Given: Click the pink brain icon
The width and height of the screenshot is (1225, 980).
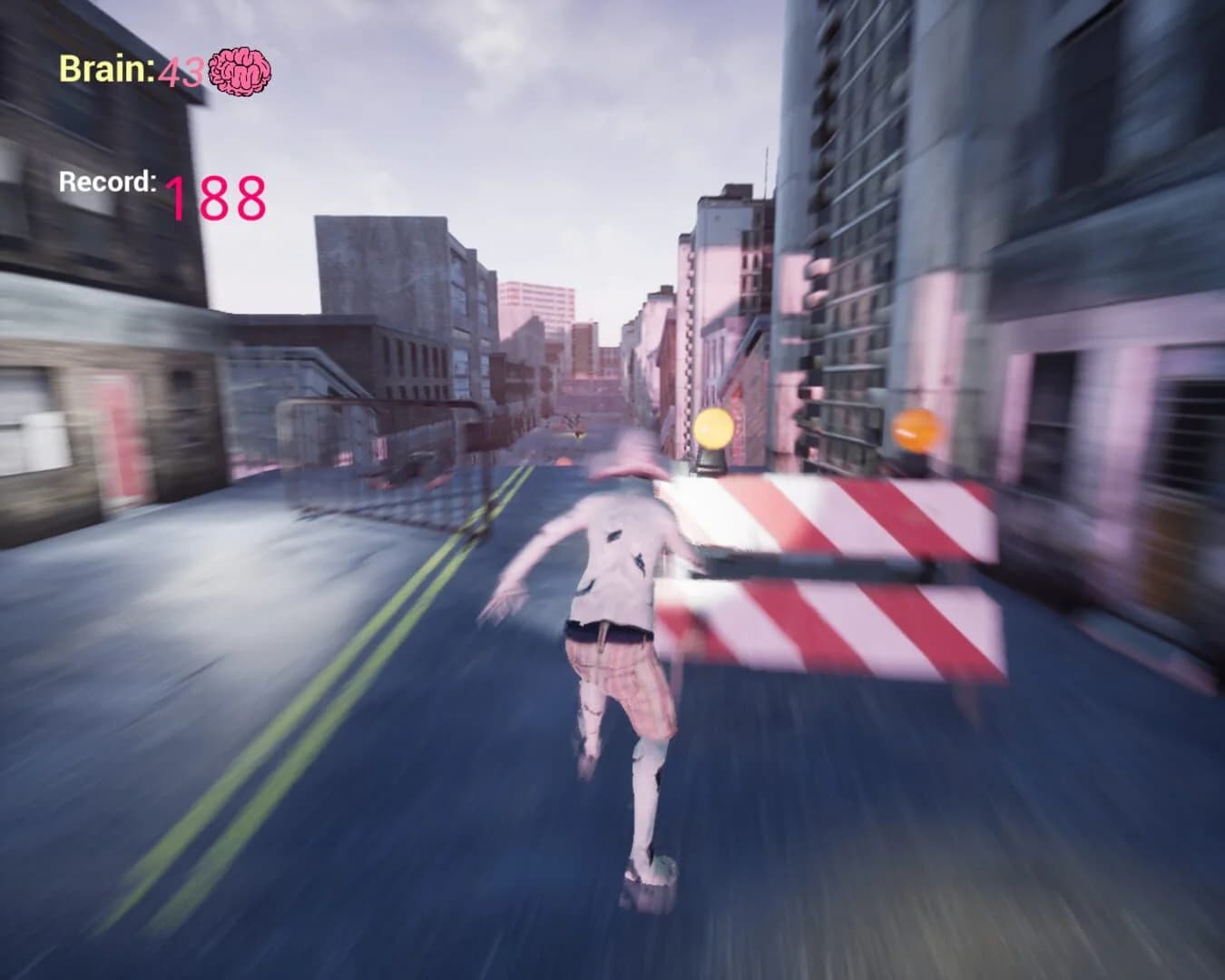Looking at the screenshot, I should click(241, 71).
